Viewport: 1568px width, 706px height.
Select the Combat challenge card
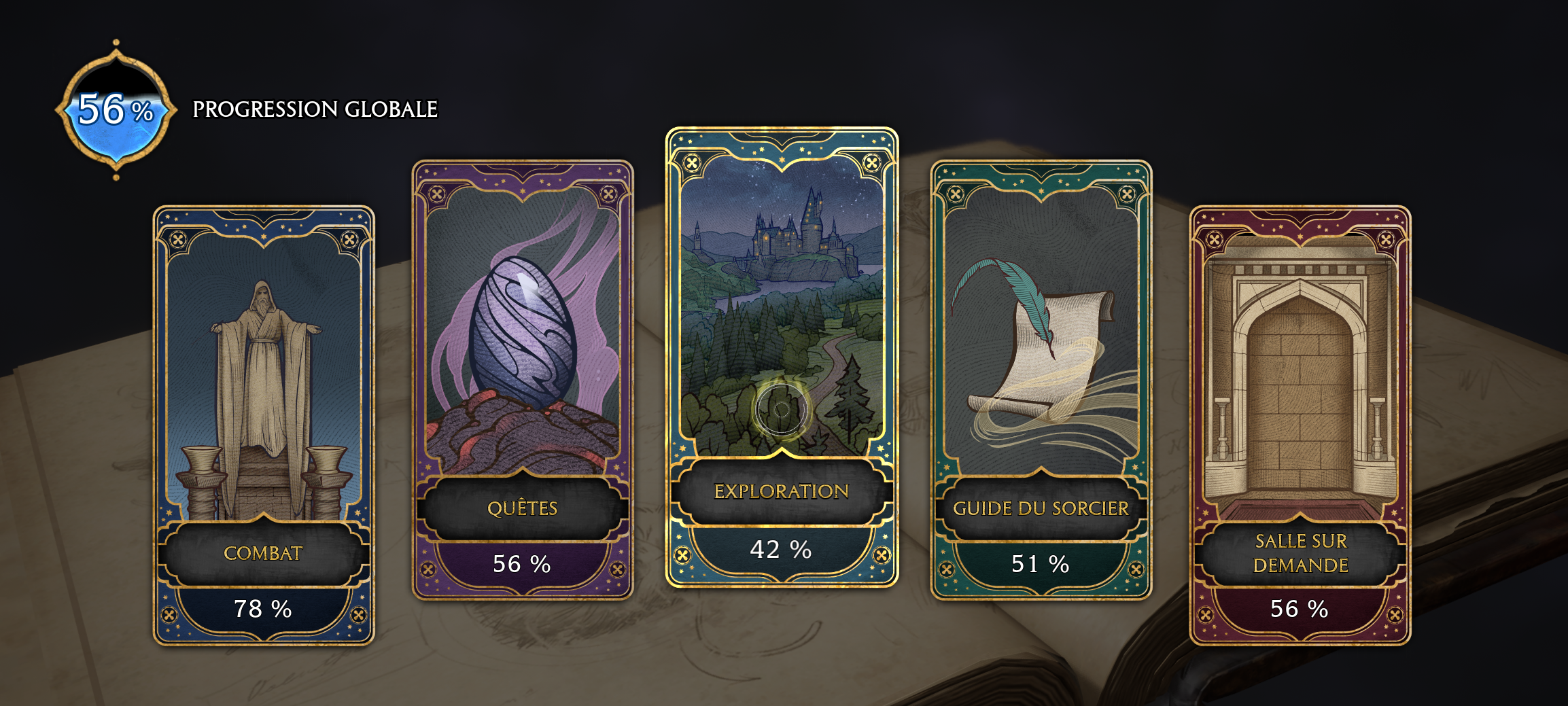coord(264,425)
